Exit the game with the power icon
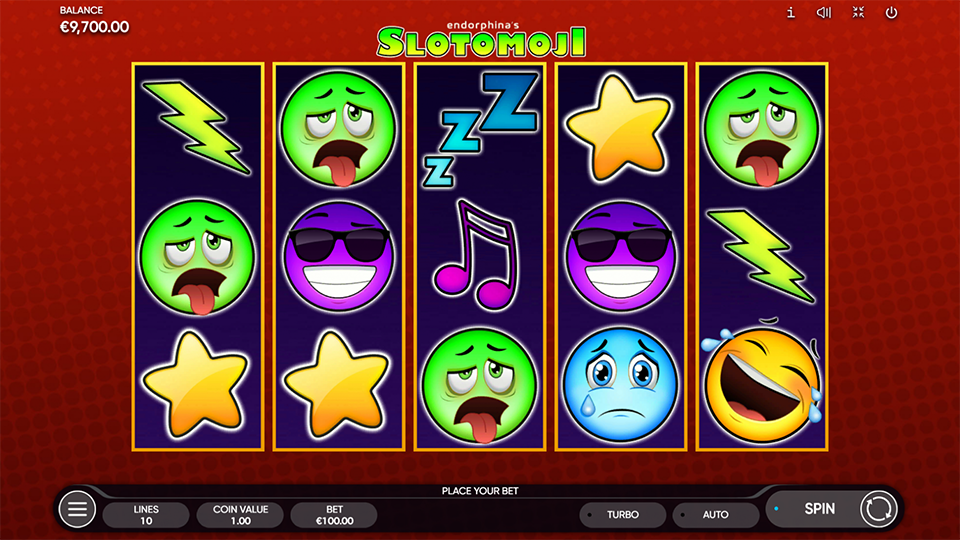This screenshot has height=540, width=960. click(891, 13)
